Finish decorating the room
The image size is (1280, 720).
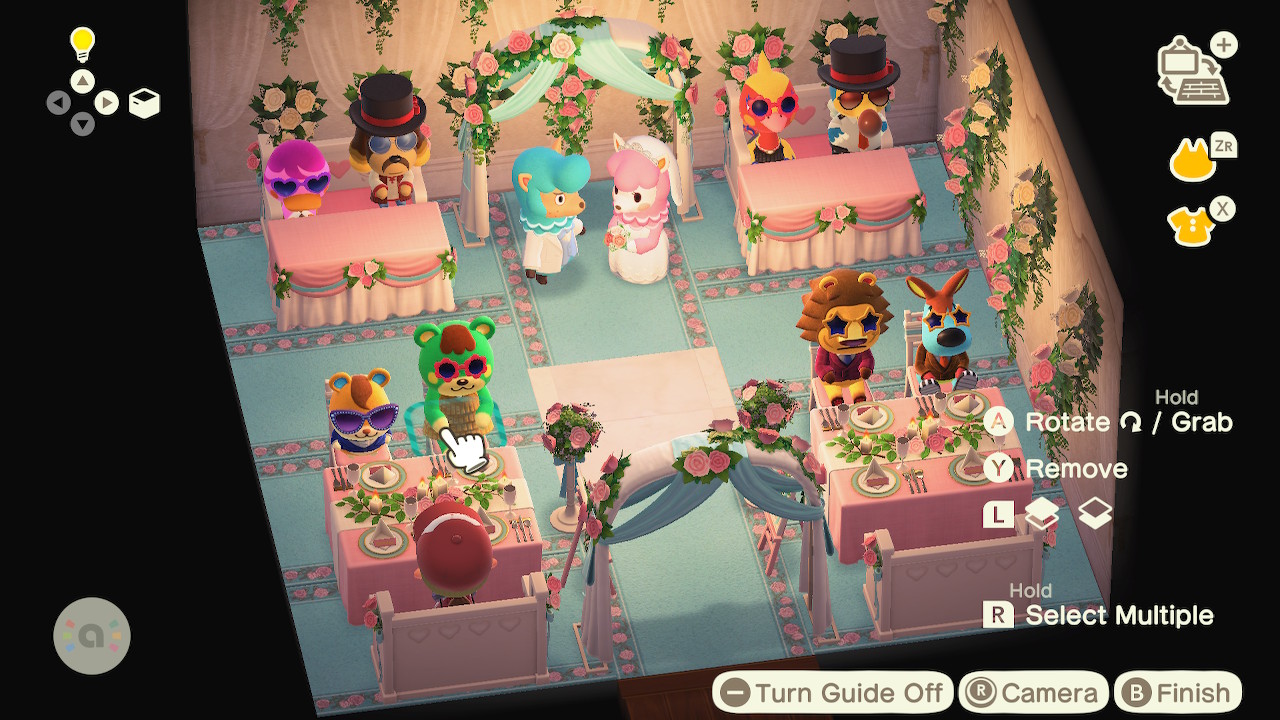tap(1178, 693)
